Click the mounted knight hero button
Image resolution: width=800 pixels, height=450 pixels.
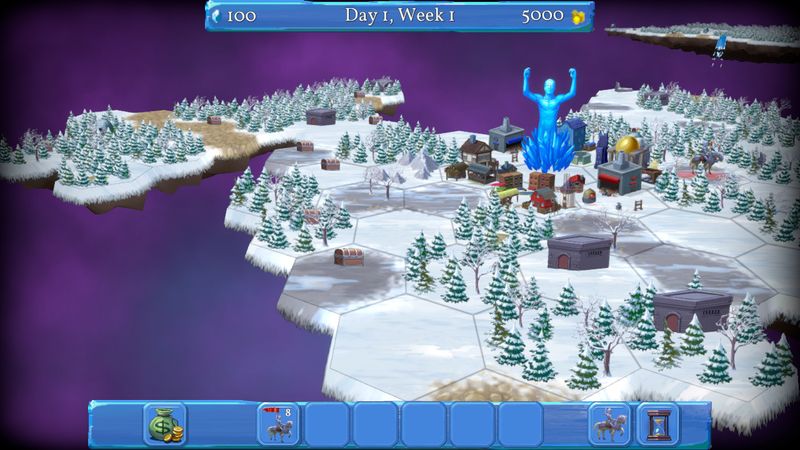609,423
